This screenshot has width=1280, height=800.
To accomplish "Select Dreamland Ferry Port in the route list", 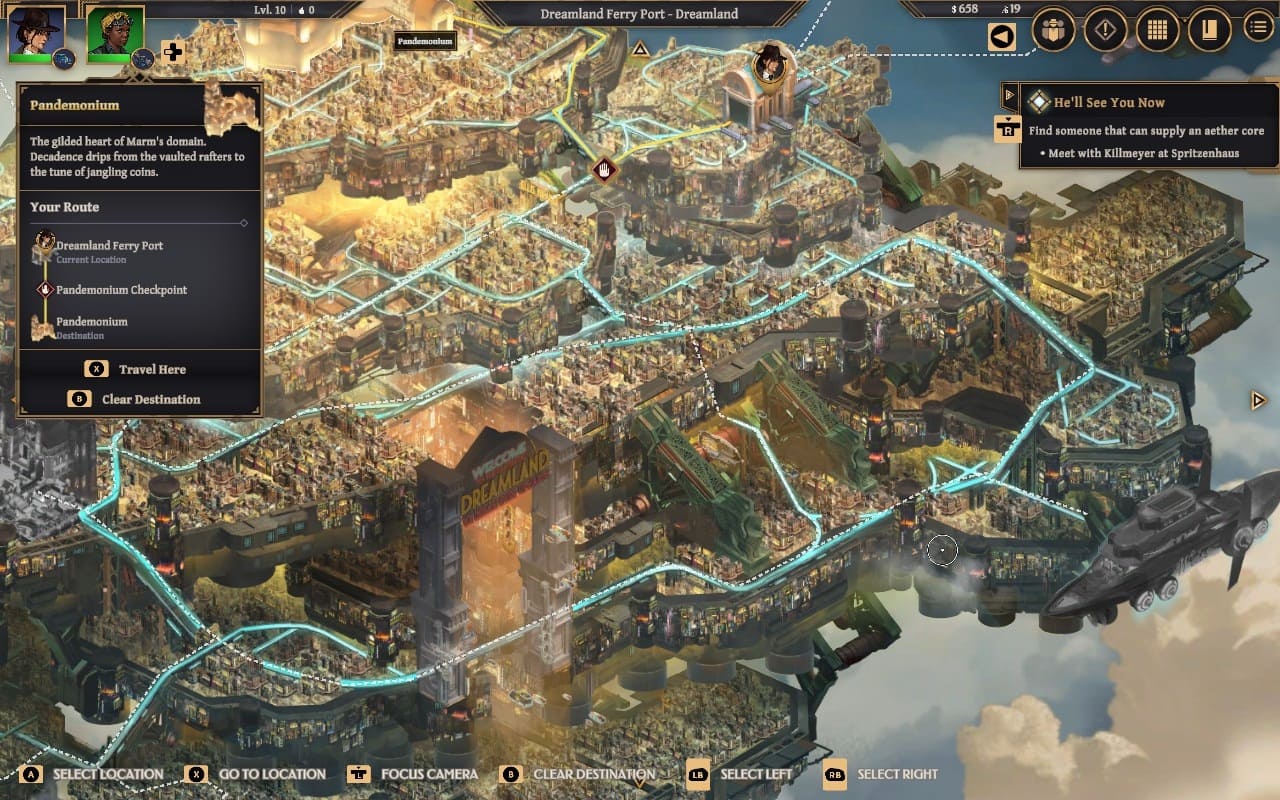I will point(109,246).
